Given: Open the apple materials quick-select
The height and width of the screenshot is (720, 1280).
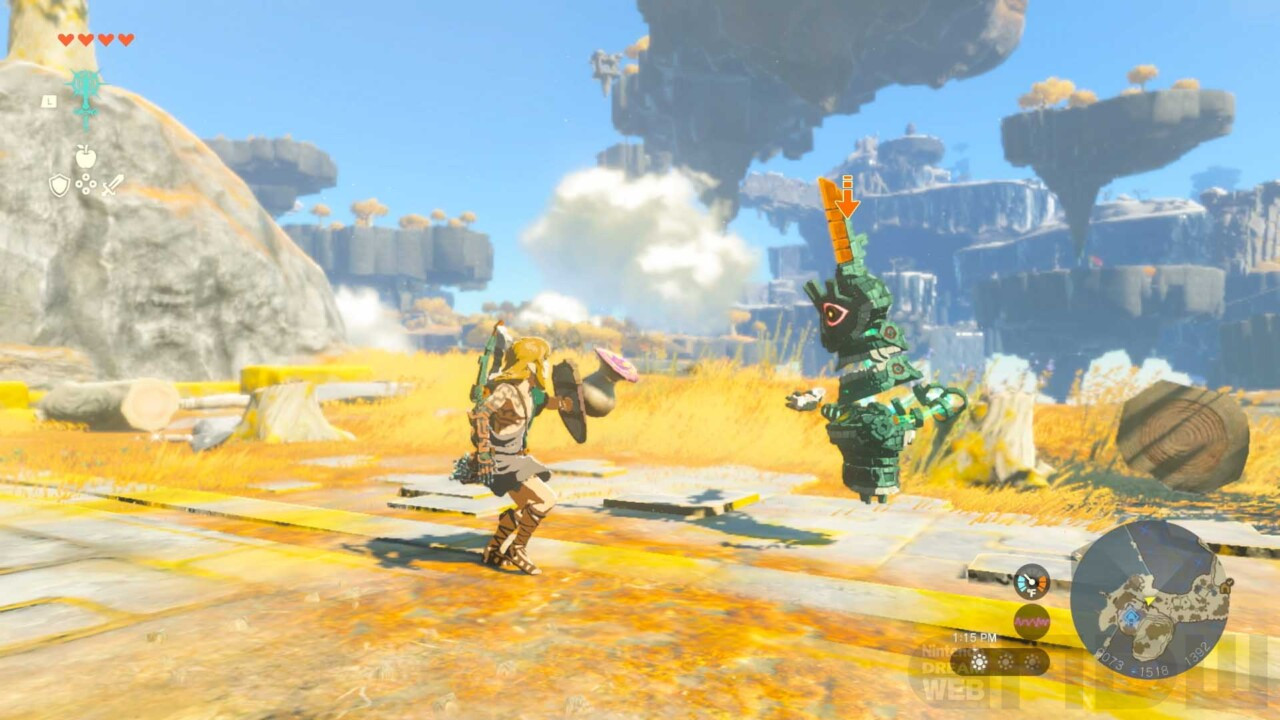Looking at the screenshot, I should [86, 156].
